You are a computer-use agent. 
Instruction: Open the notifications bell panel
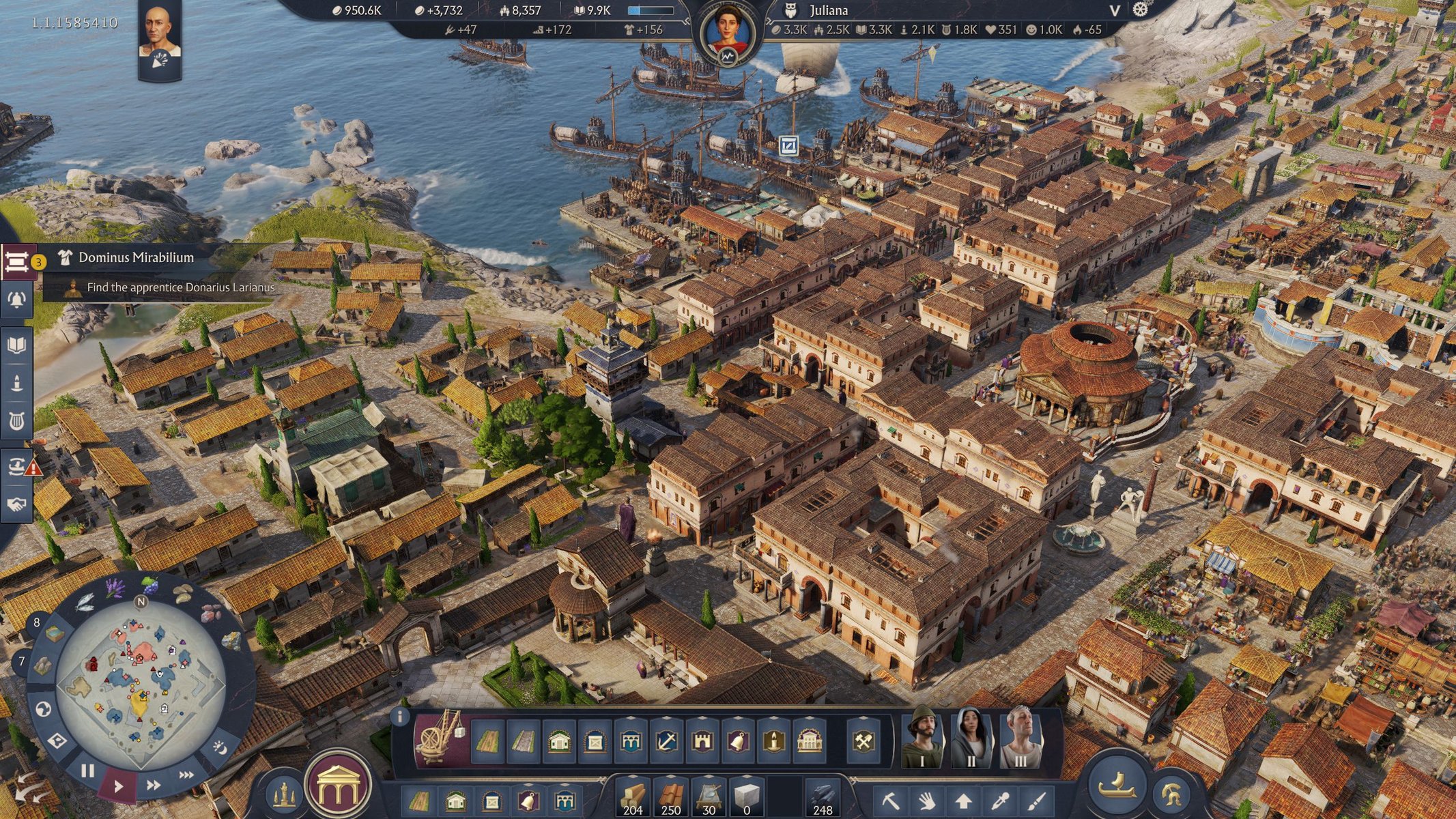coord(16,300)
